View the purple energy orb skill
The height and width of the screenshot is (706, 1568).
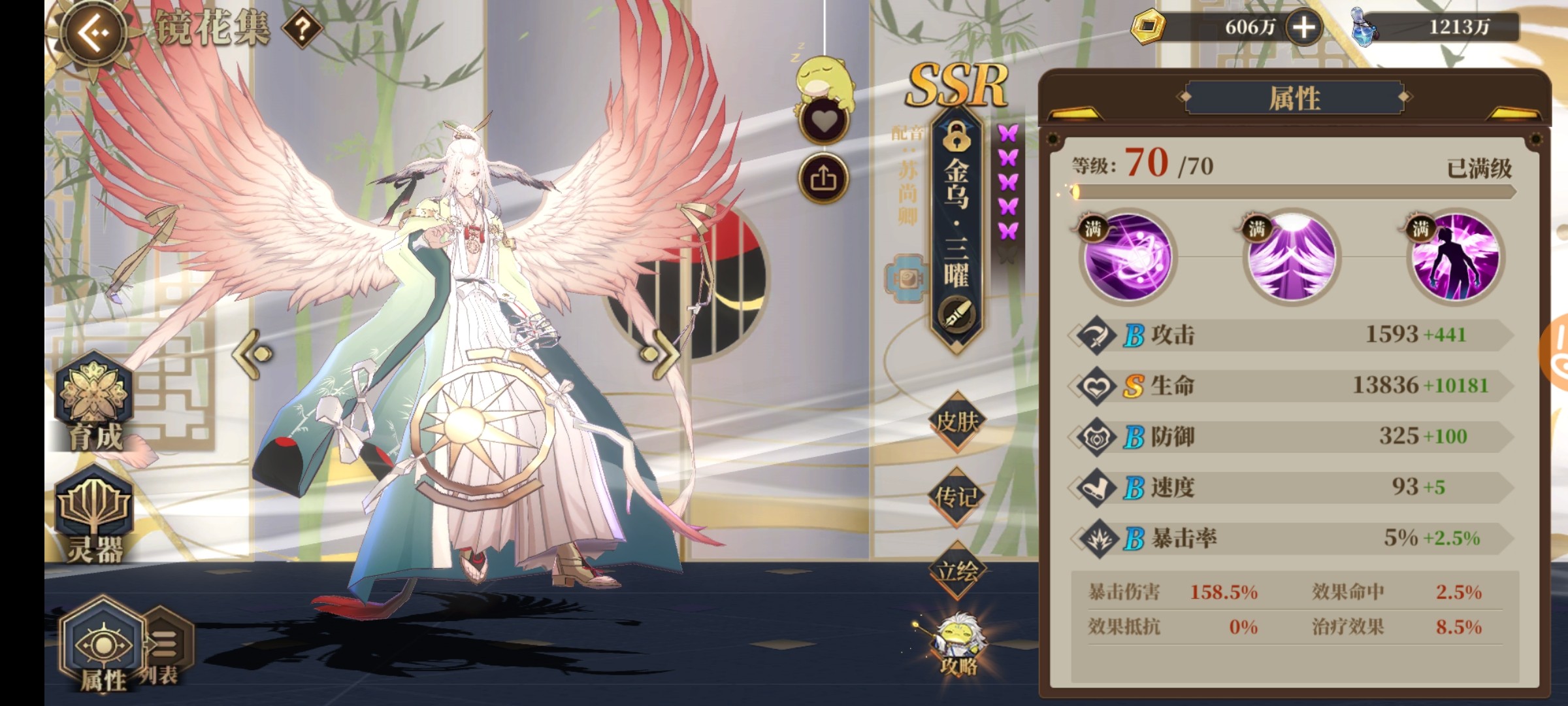pos(1128,257)
